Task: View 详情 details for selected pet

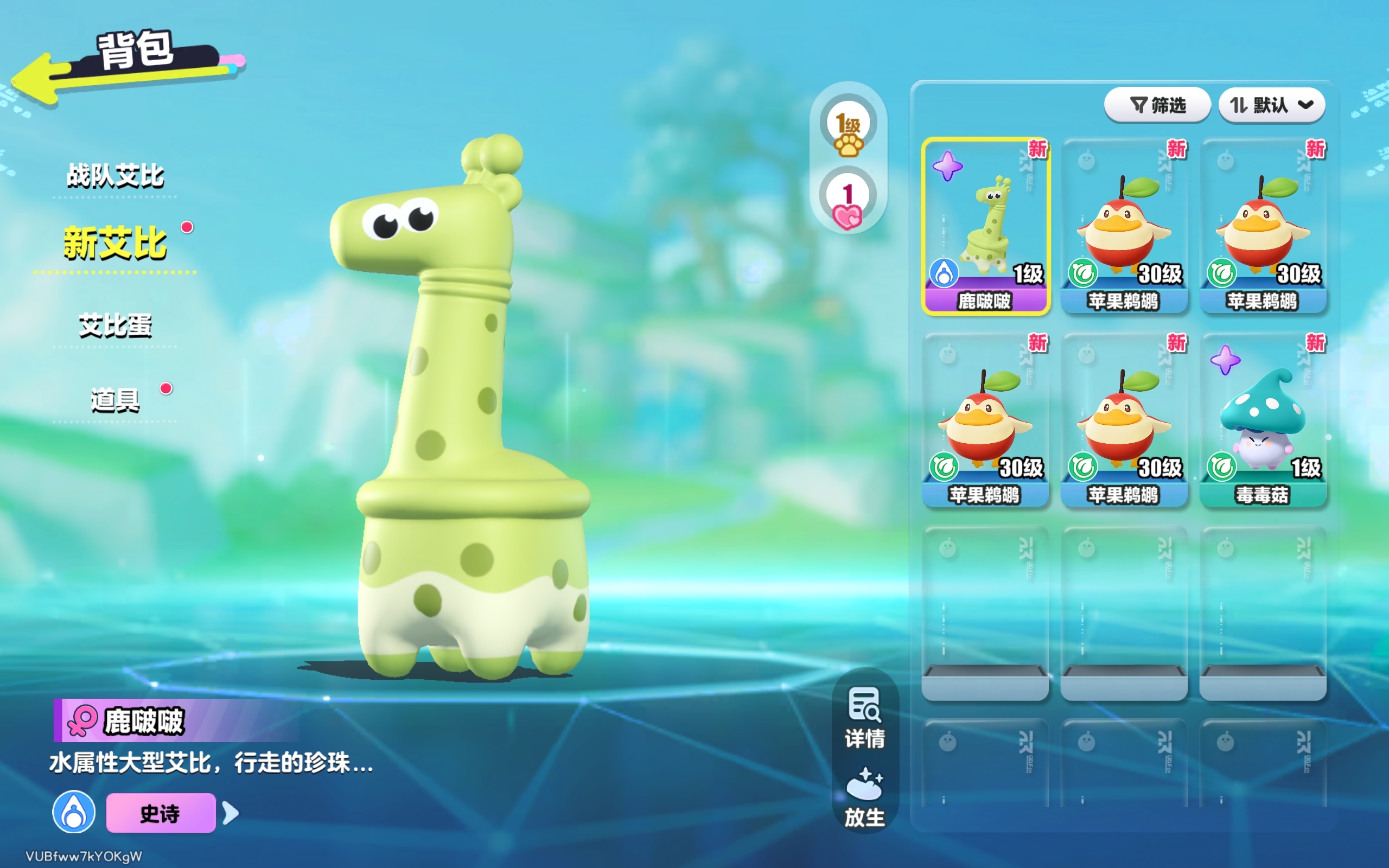Action: pos(864,718)
